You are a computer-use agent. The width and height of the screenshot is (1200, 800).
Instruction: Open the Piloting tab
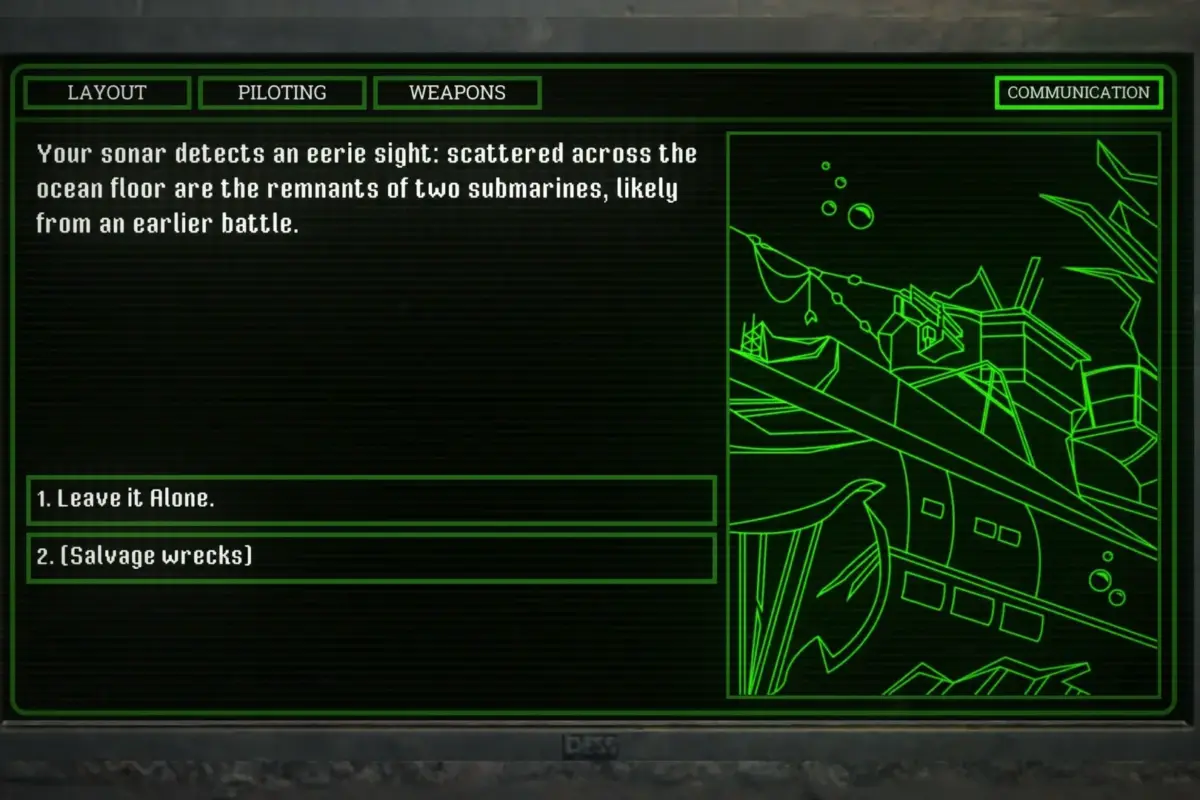click(x=282, y=93)
